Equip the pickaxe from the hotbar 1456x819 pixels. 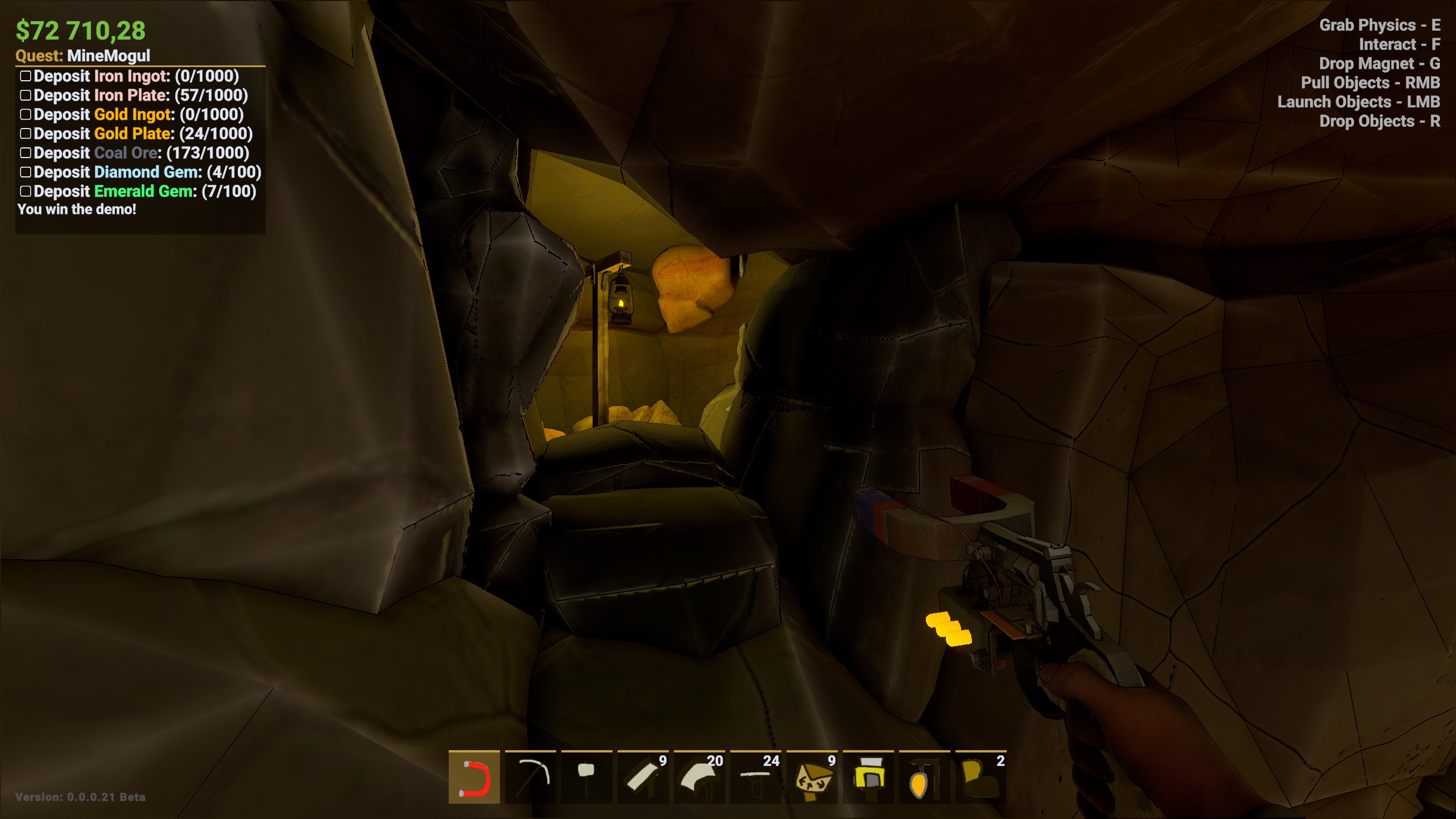tap(530, 777)
